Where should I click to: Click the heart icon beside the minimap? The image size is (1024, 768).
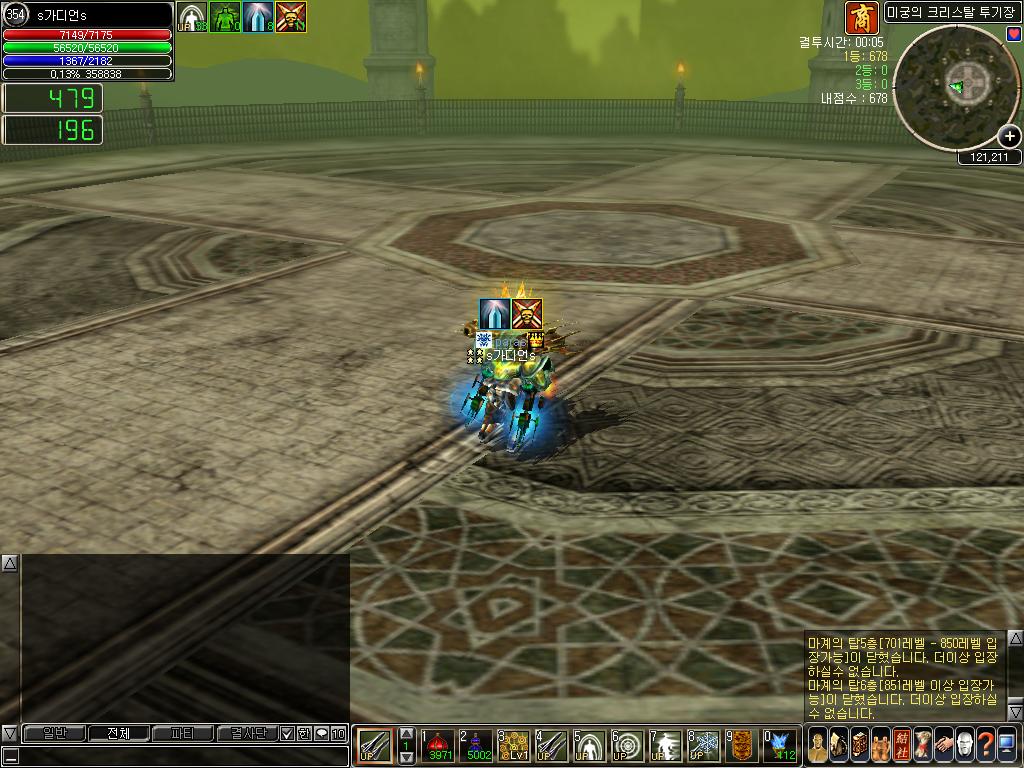(x=1014, y=34)
